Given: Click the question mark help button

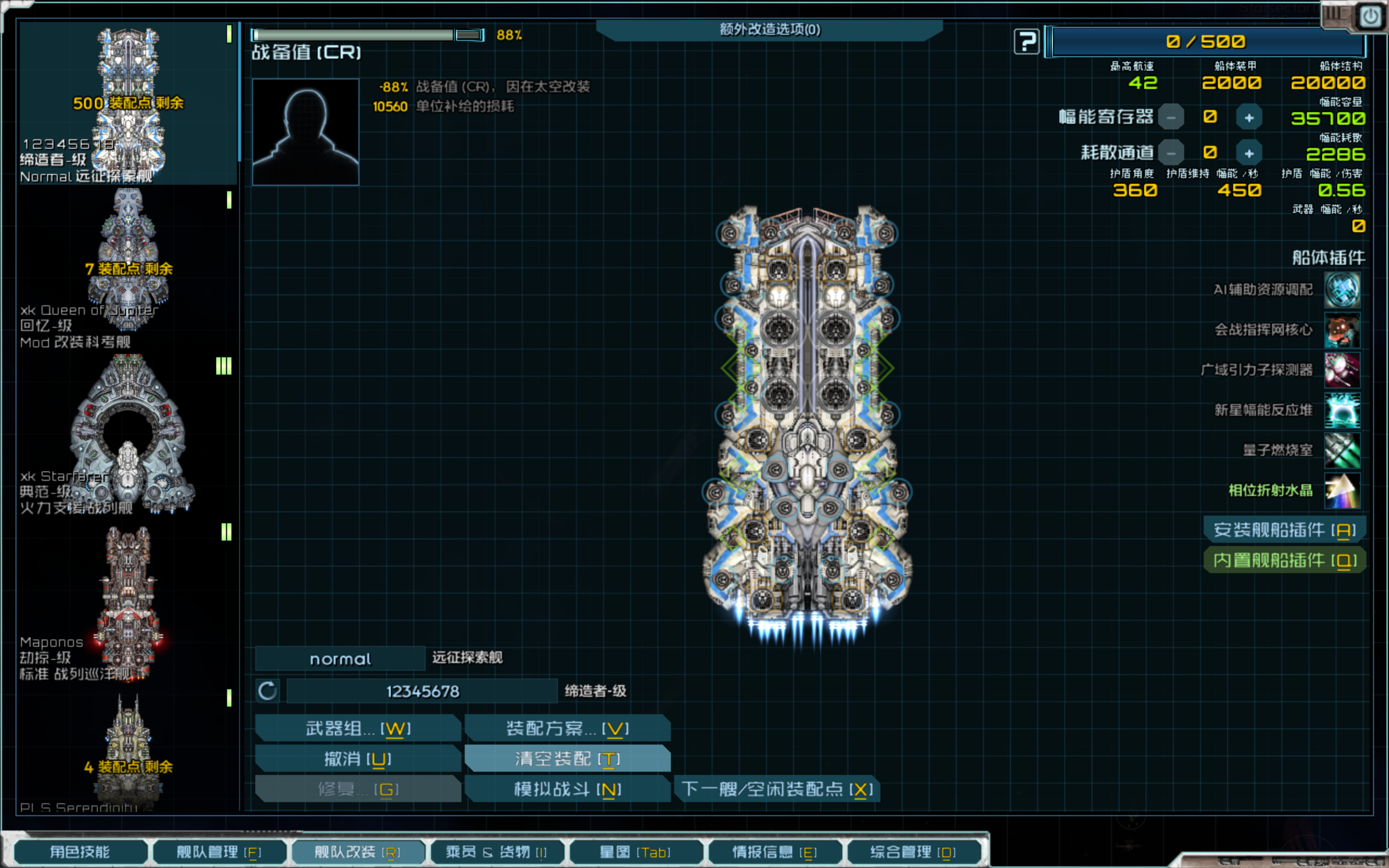Looking at the screenshot, I should pyautogui.click(x=1026, y=41).
